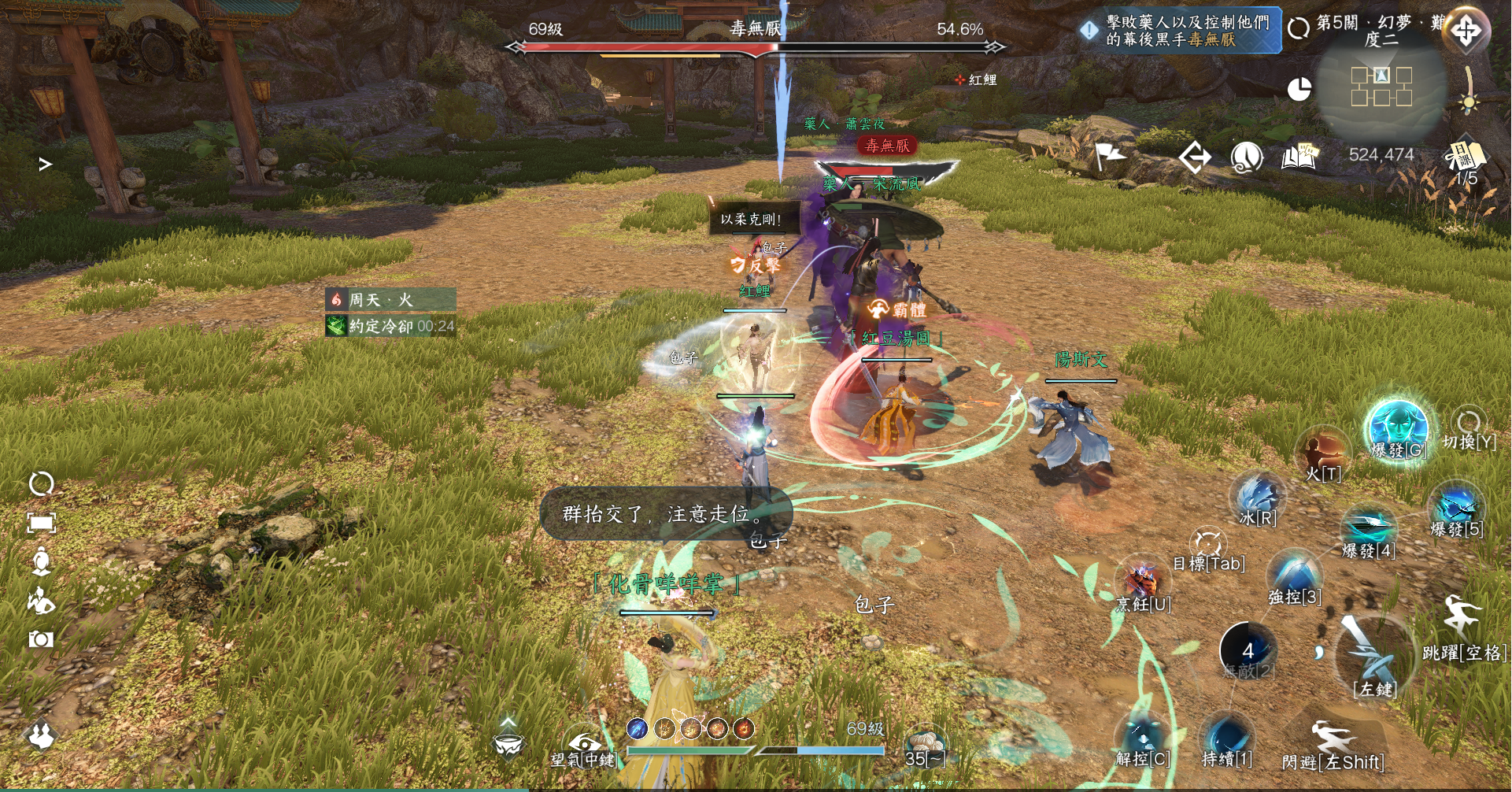The image size is (1512, 792).
Task: Open the minimap
Action: click(1381, 87)
